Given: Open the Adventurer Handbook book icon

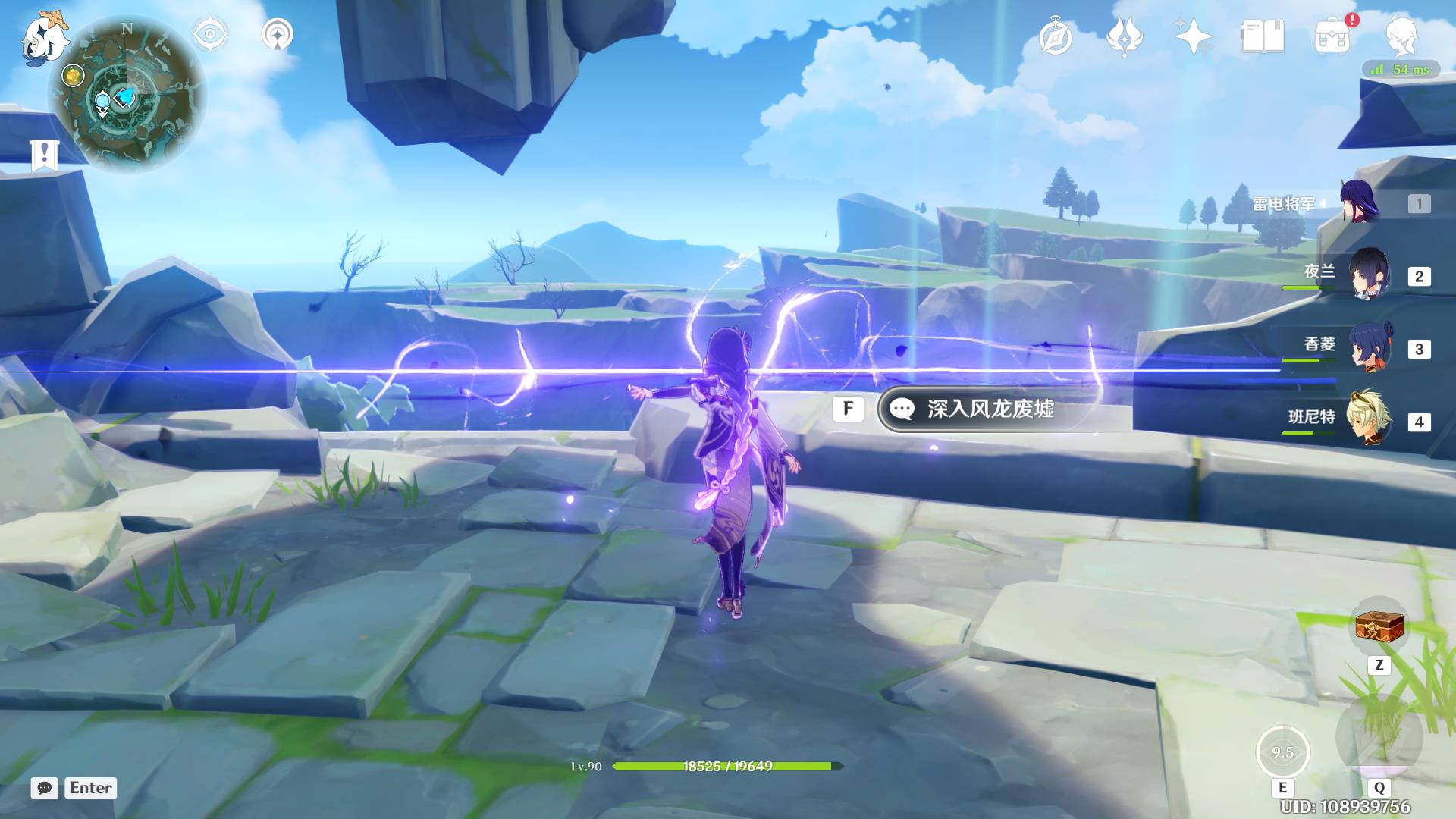Looking at the screenshot, I should click(x=1263, y=36).
